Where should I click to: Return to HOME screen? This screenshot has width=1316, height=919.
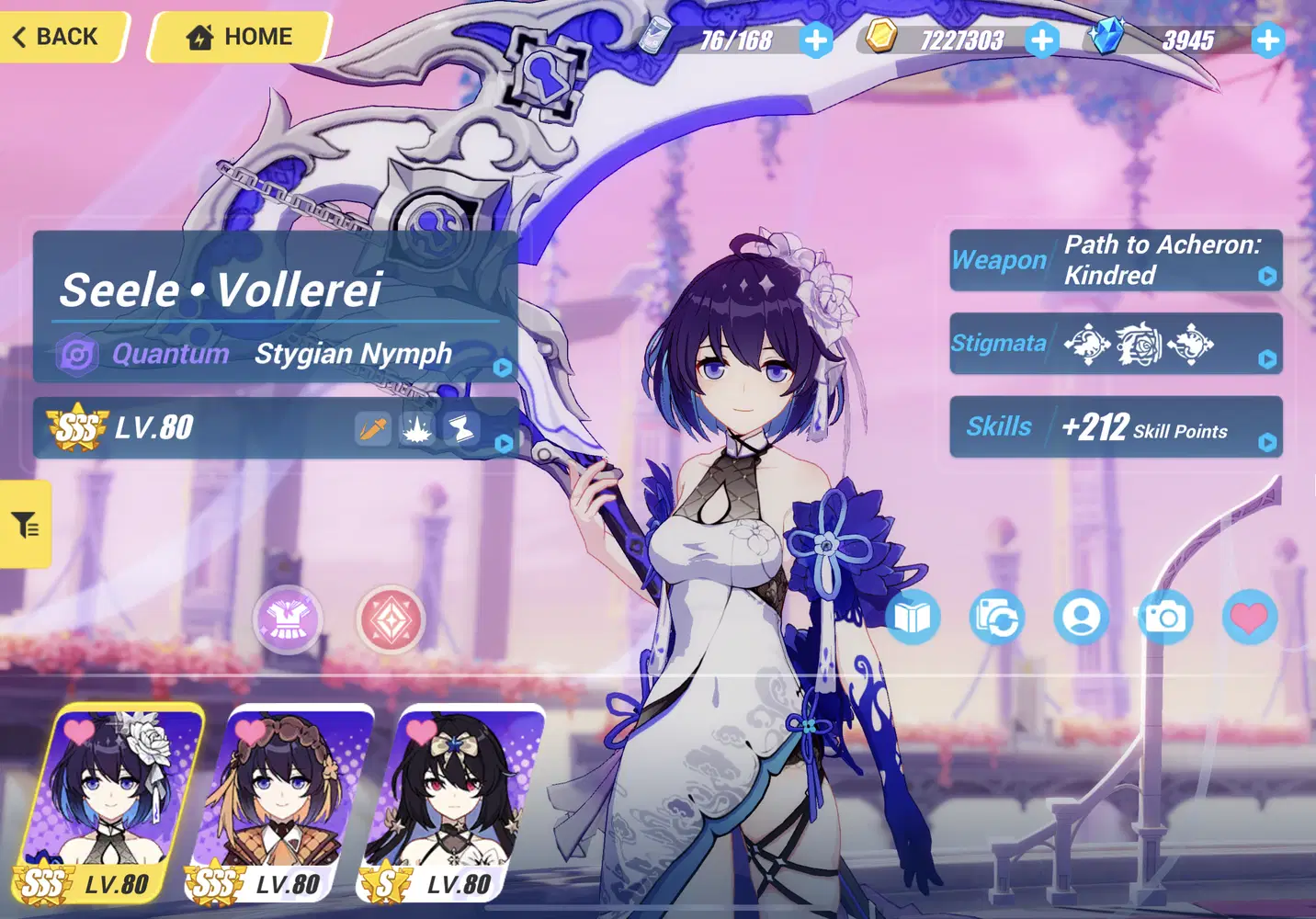tap(237, 37)
